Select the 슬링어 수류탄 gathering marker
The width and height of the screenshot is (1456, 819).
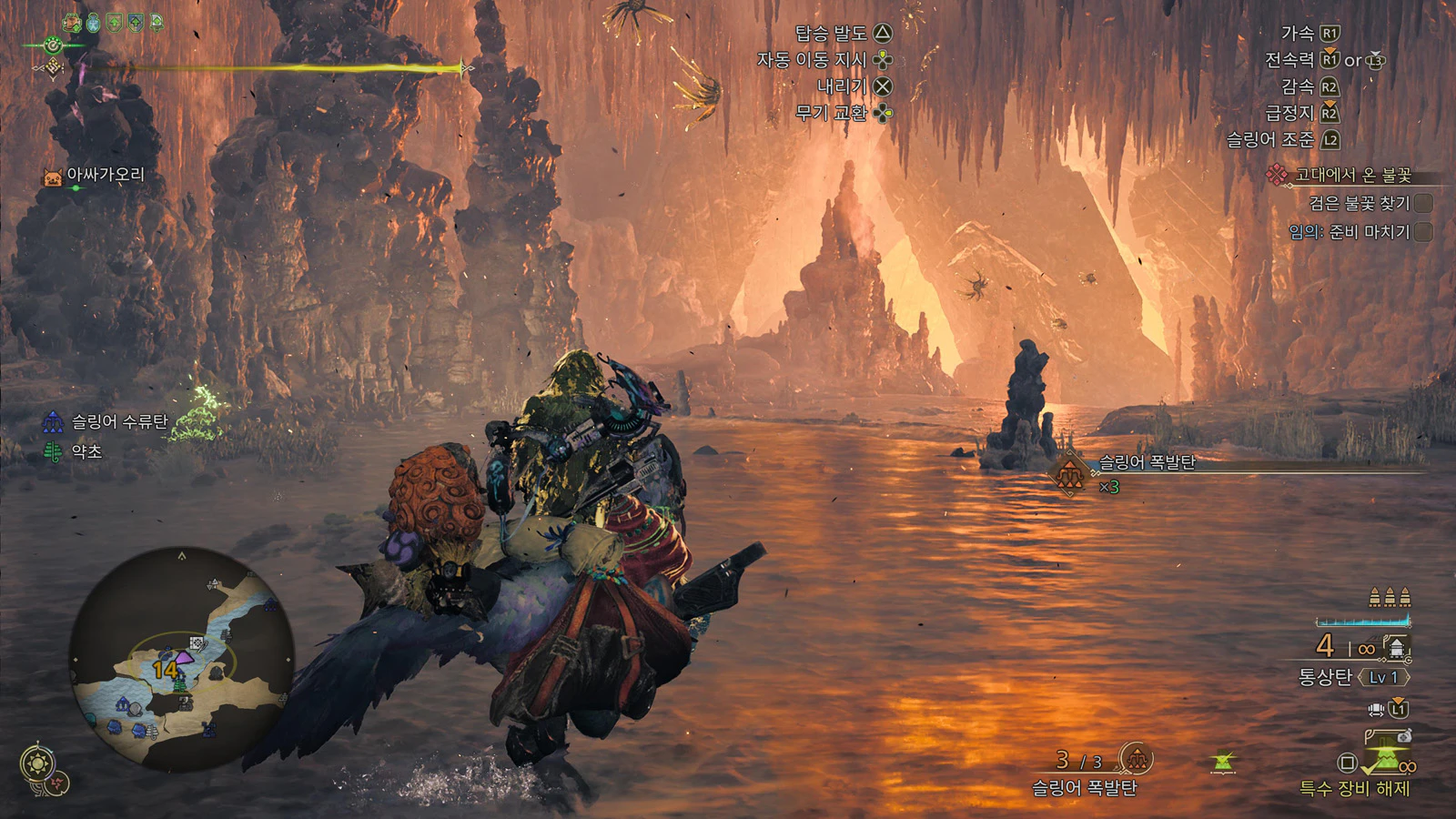click(x=54, y=422)
